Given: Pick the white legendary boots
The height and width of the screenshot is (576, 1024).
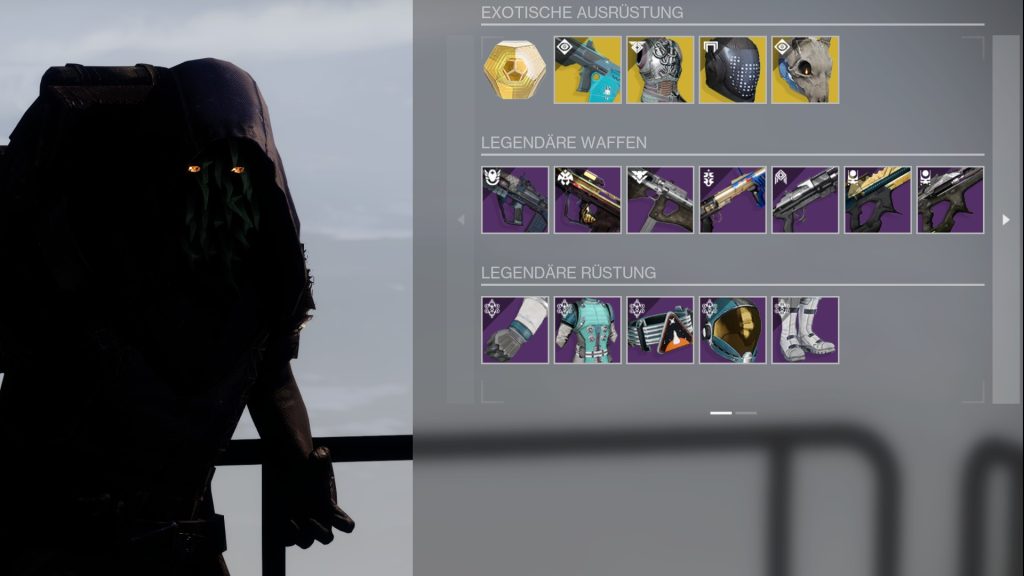Looking at the screenshot, I should pos(805,330).
